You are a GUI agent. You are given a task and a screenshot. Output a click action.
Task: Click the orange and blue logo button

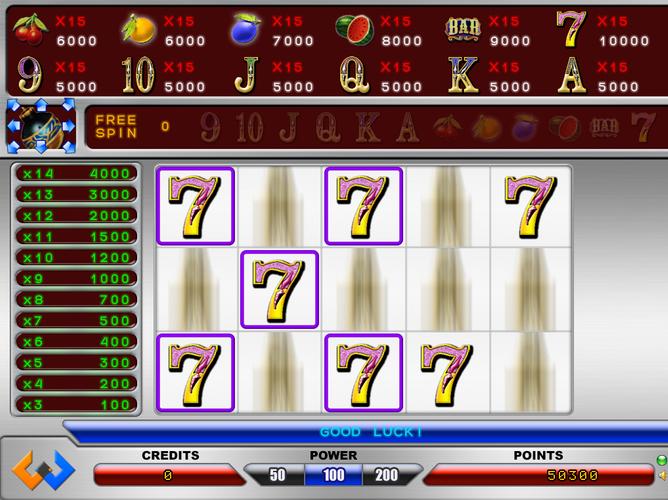point(43,468)
